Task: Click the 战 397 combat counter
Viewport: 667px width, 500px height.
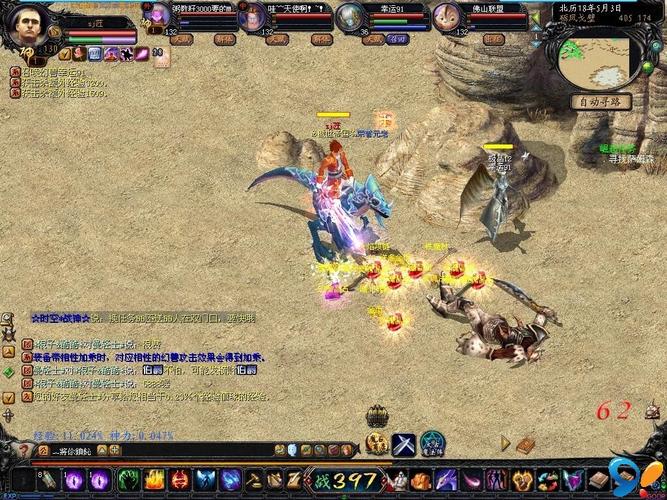Action: click(x=345, y=480)
